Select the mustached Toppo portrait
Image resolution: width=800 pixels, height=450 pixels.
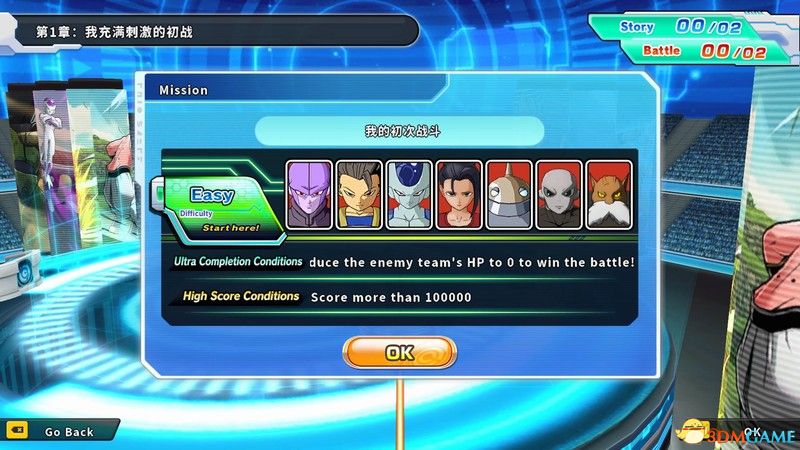click(x=610, y=194)
